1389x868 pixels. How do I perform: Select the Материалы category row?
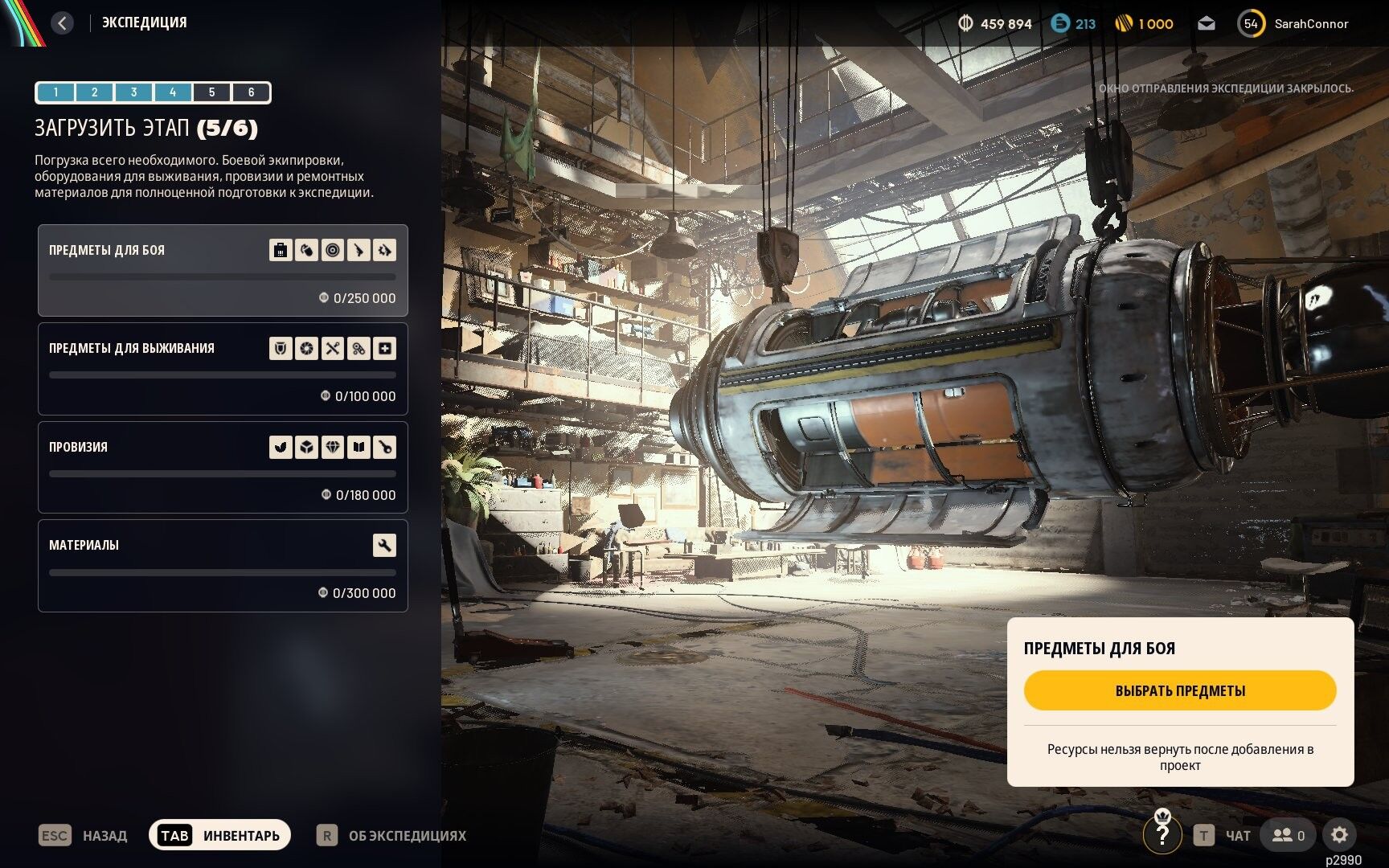pos(223,566)
